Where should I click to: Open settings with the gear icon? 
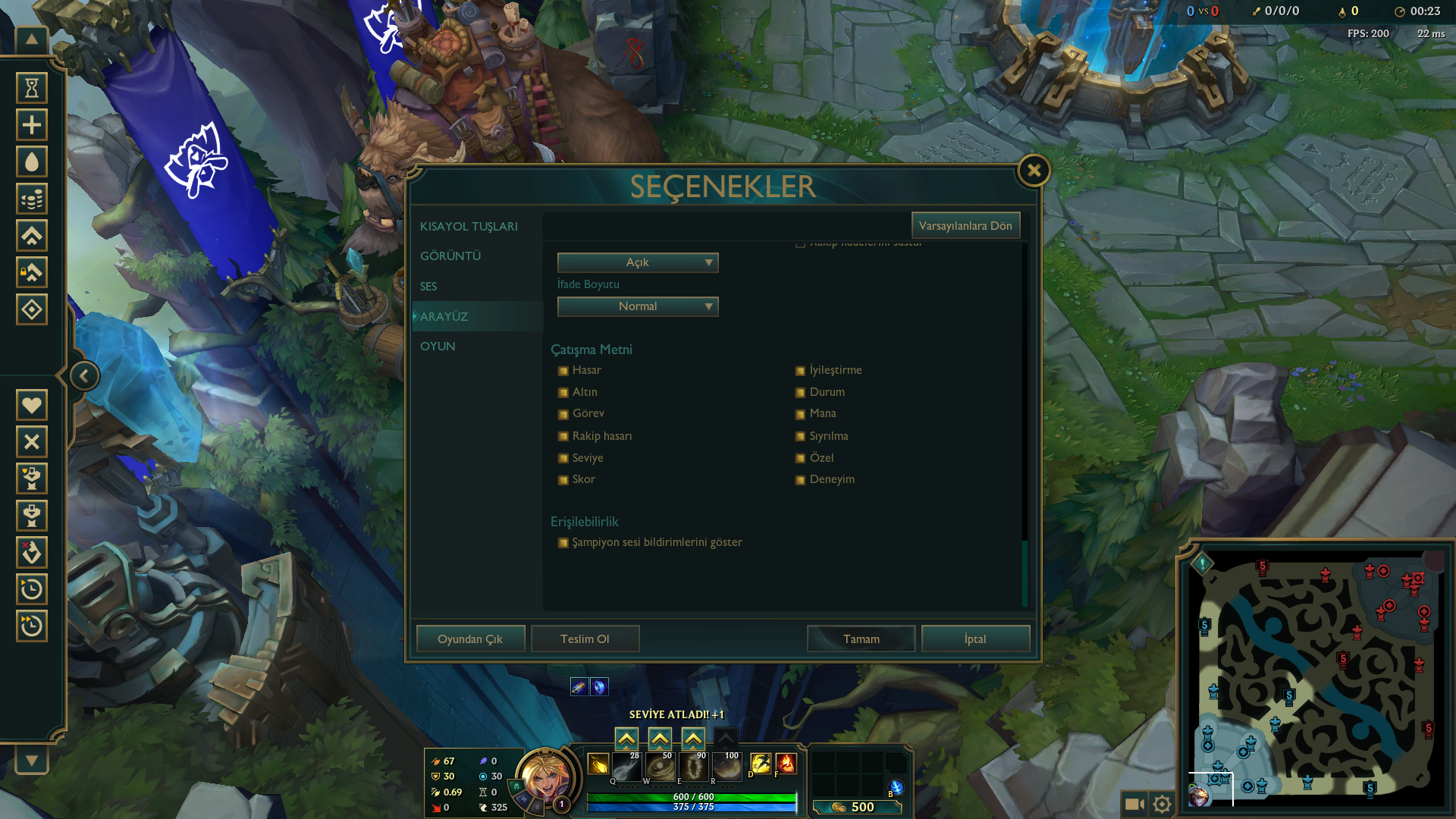[1162, 803]
